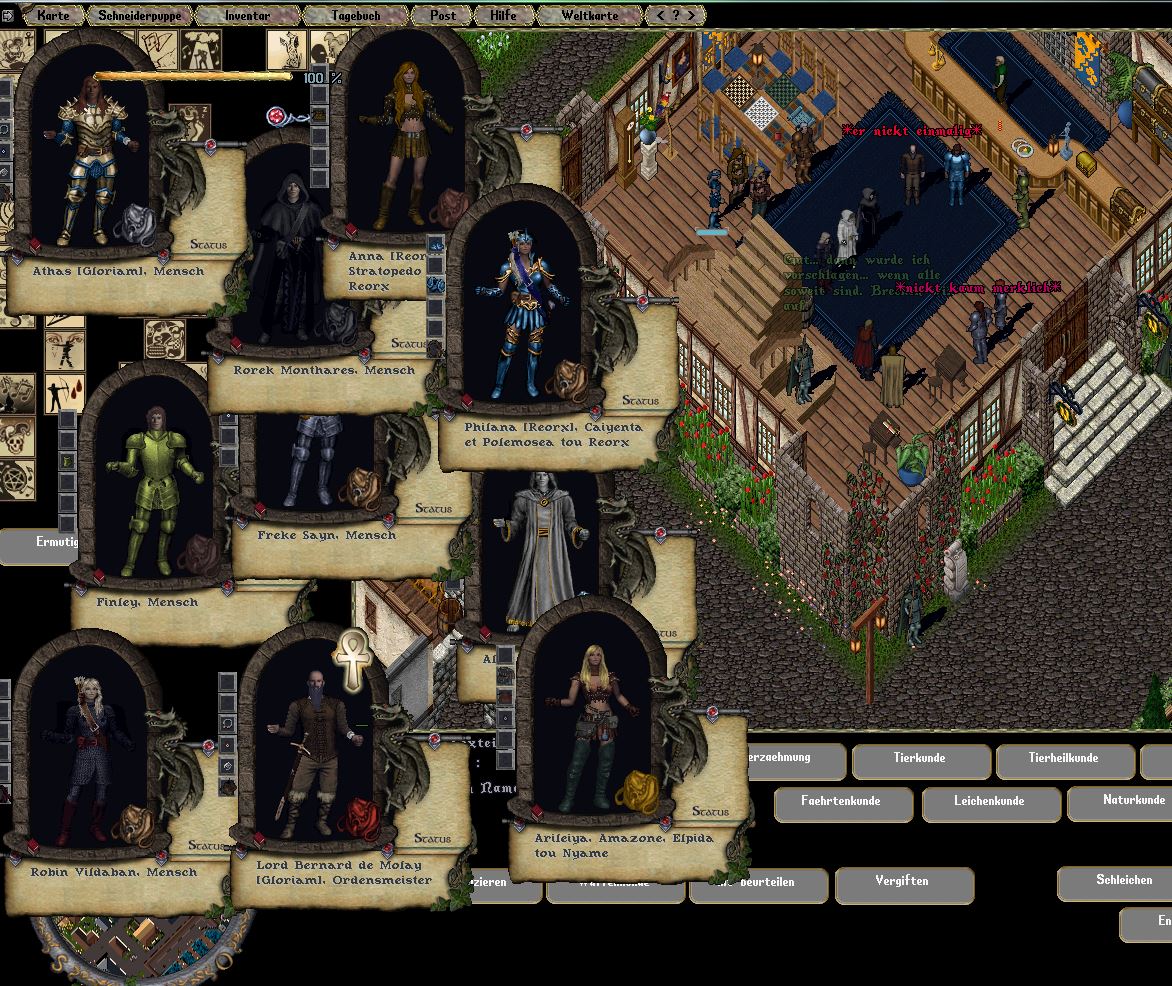Viewport: 1172px width, 986px height.
Task: Show Status on Arileiya's paperdoll
Action: pos(710,811)
